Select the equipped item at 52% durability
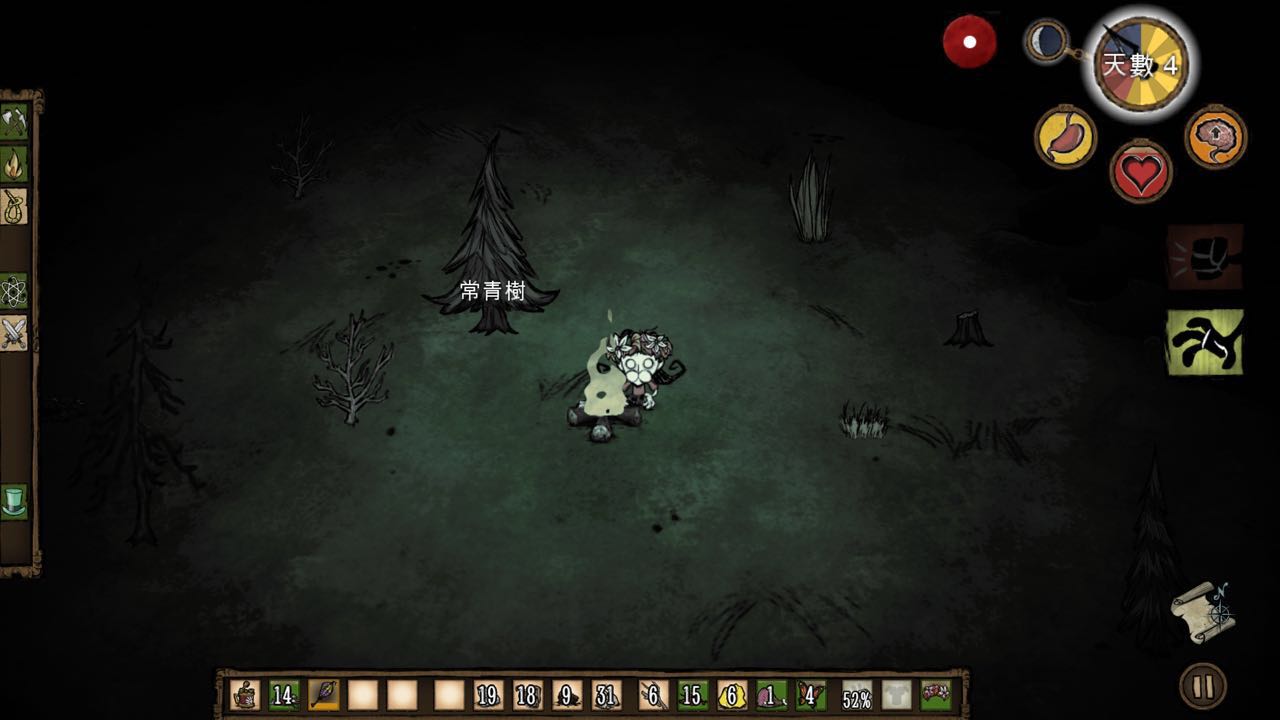This screenshot has height=720, width=1280. [x=857, y=696]
